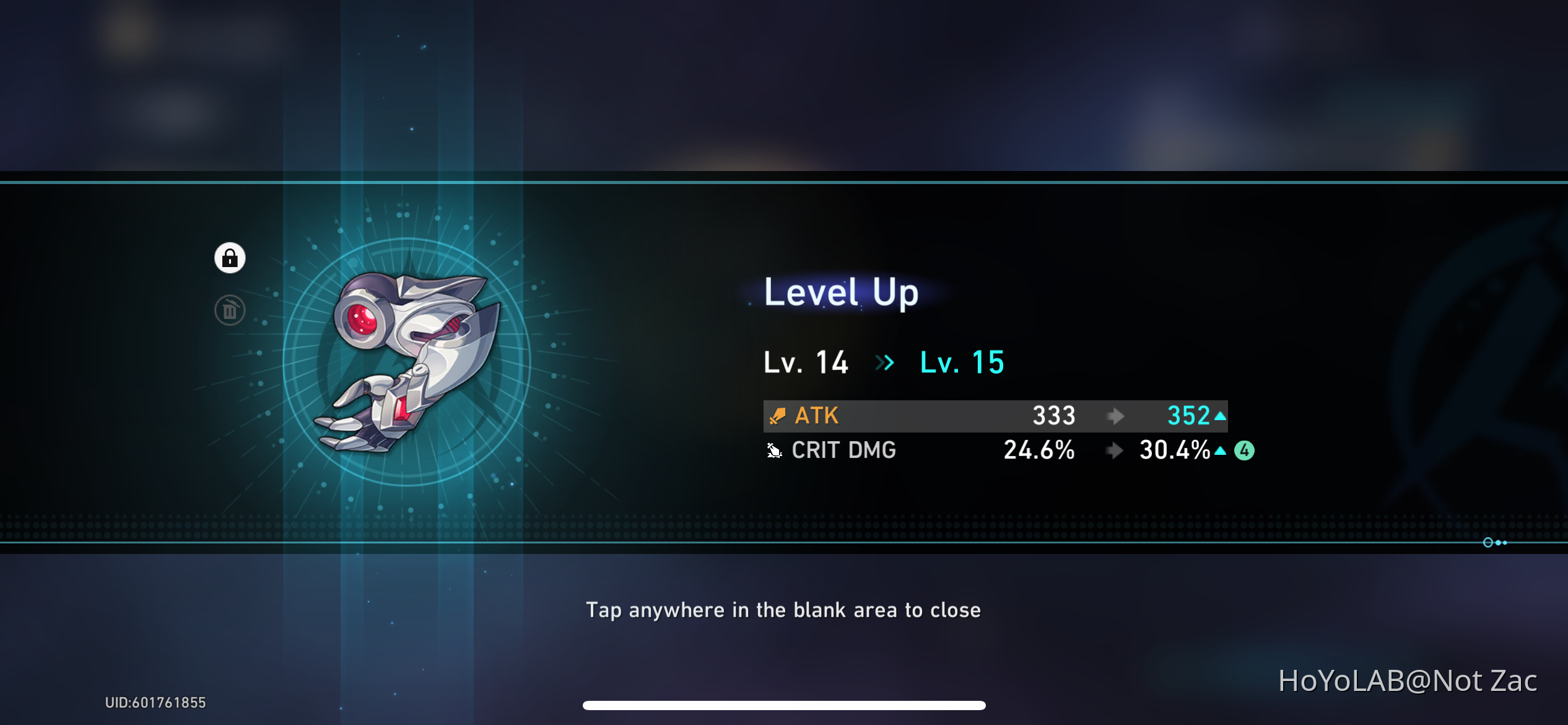1568x725 pixels.
Task: Click the double chevron between Lv. 14 and Lv. 15
Action: click(x=885, y=363)
